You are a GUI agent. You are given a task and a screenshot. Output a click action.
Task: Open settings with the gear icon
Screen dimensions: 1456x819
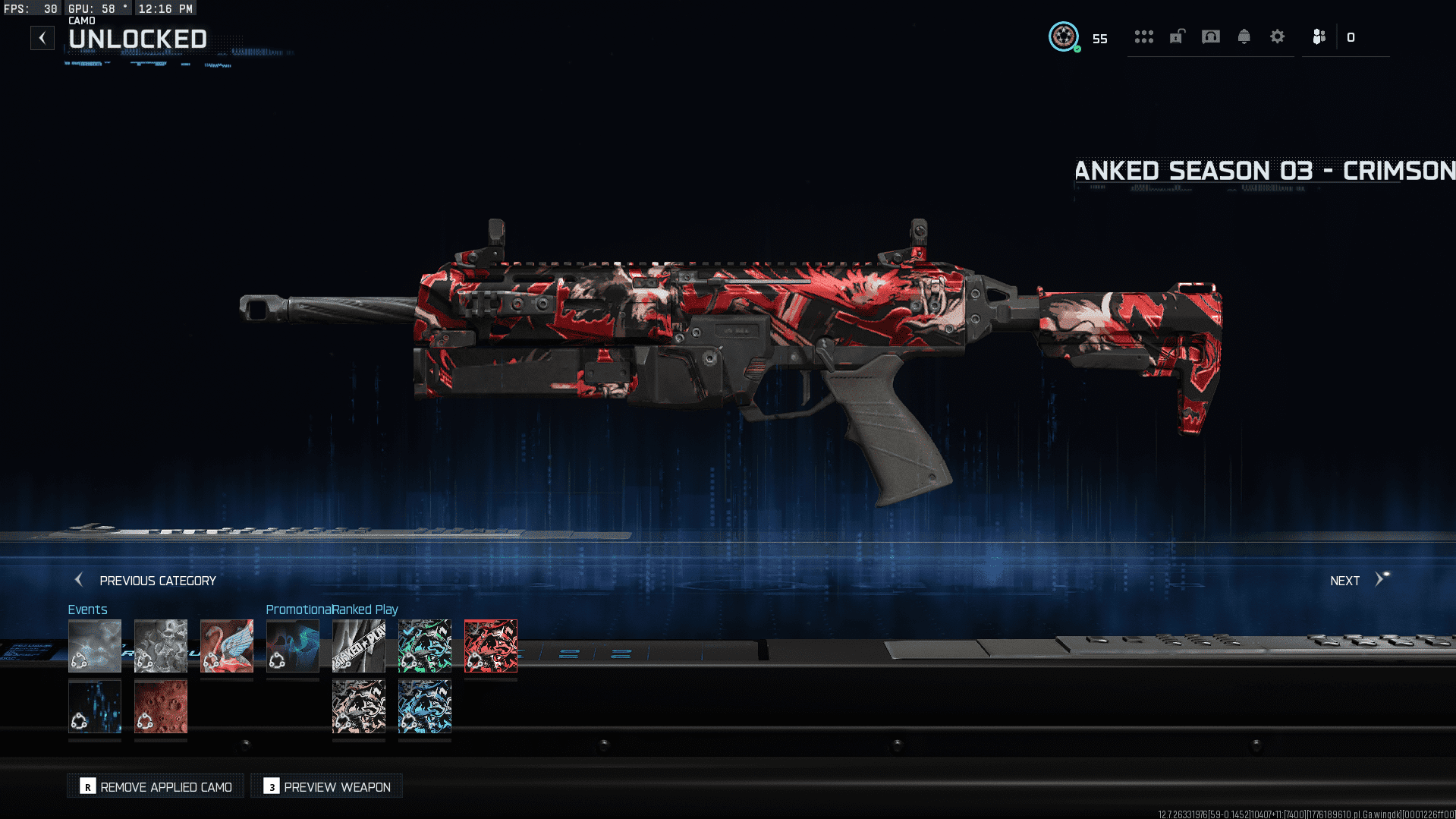pyautogui.click(x=1277, y=36)
